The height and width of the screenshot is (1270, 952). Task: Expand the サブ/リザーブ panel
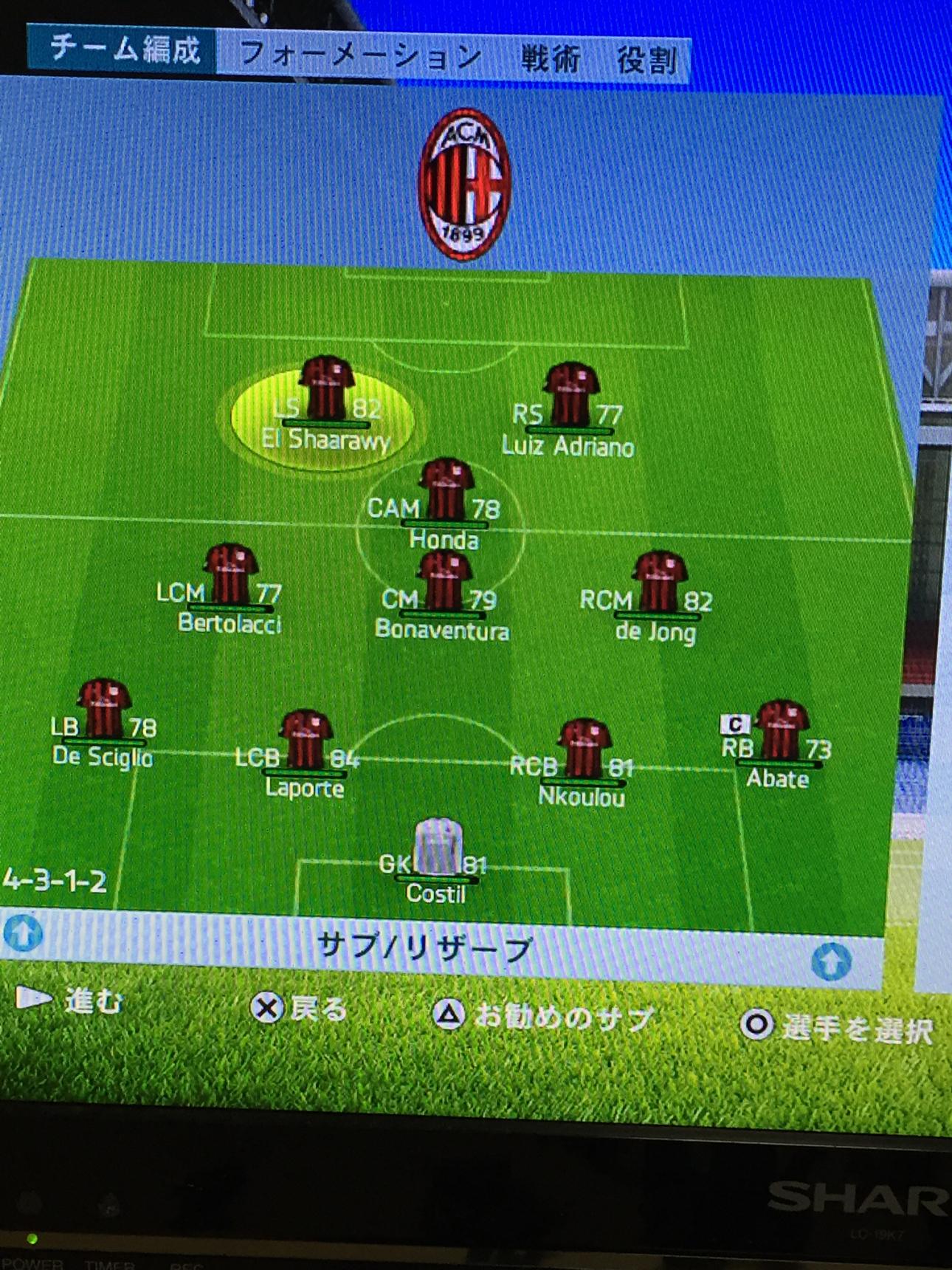tap(424, 947)
